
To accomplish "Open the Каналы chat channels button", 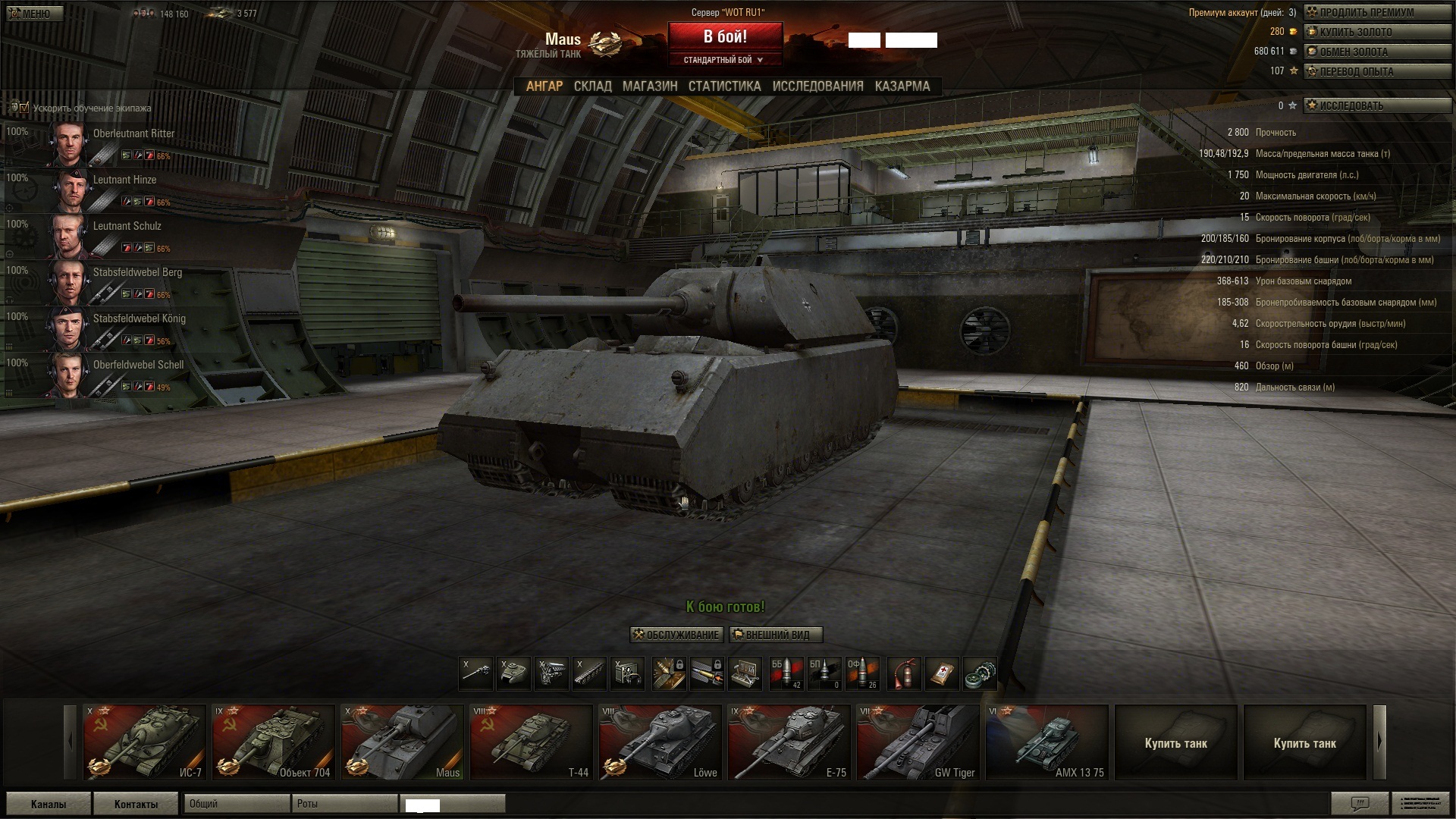I will pos(49,804).
